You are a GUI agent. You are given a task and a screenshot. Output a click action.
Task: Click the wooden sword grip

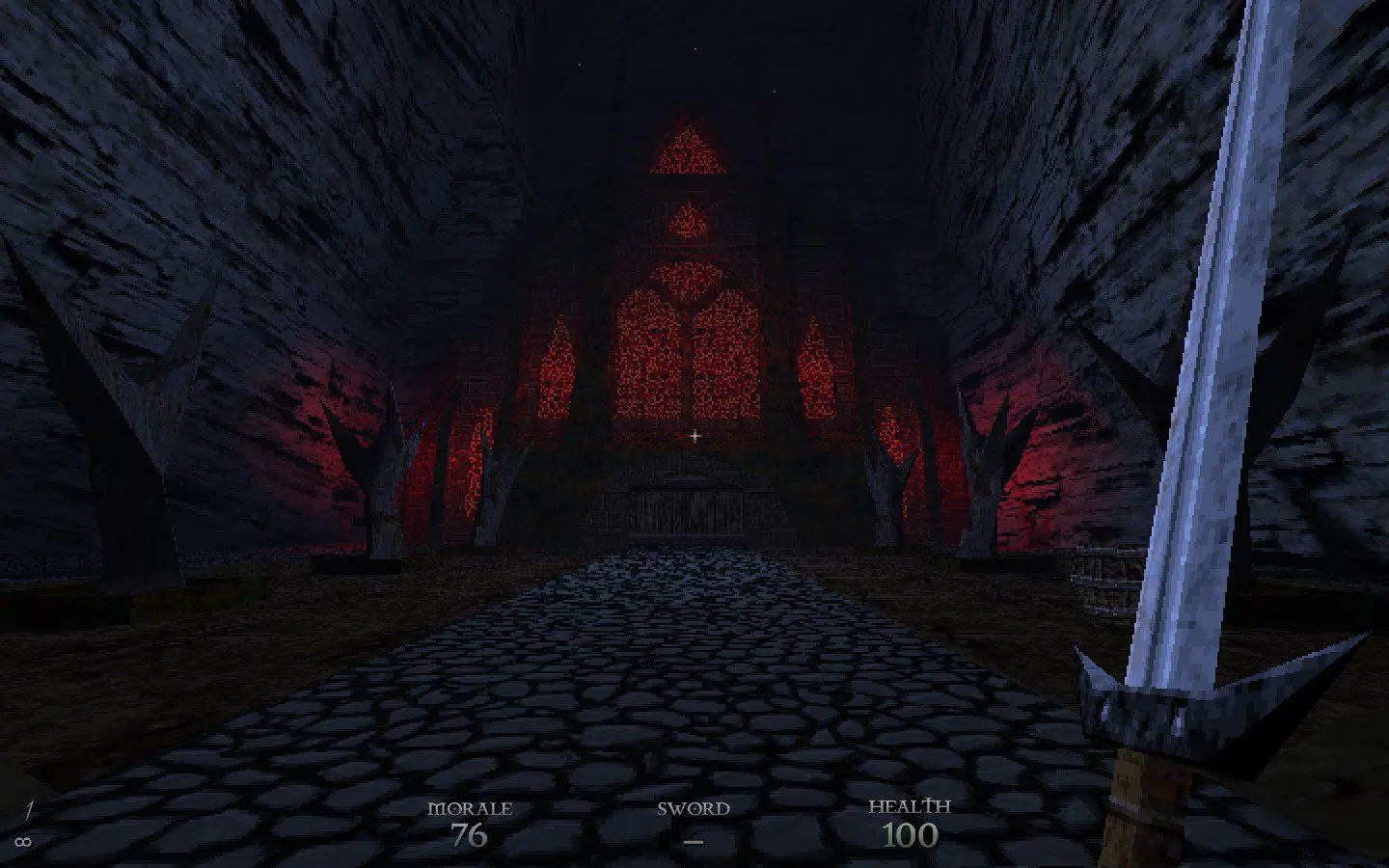[x=1138, y=800]
